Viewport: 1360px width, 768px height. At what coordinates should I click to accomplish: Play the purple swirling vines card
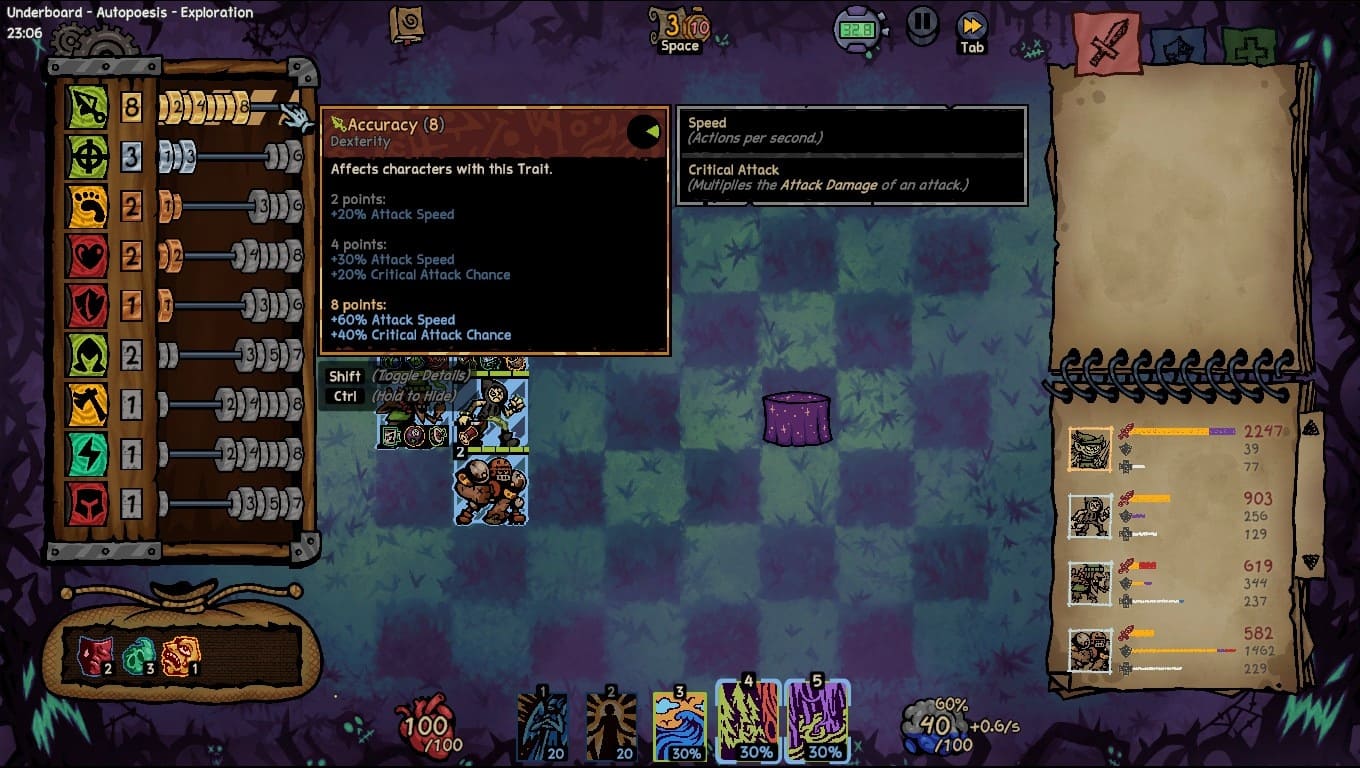tap(817, 722)
